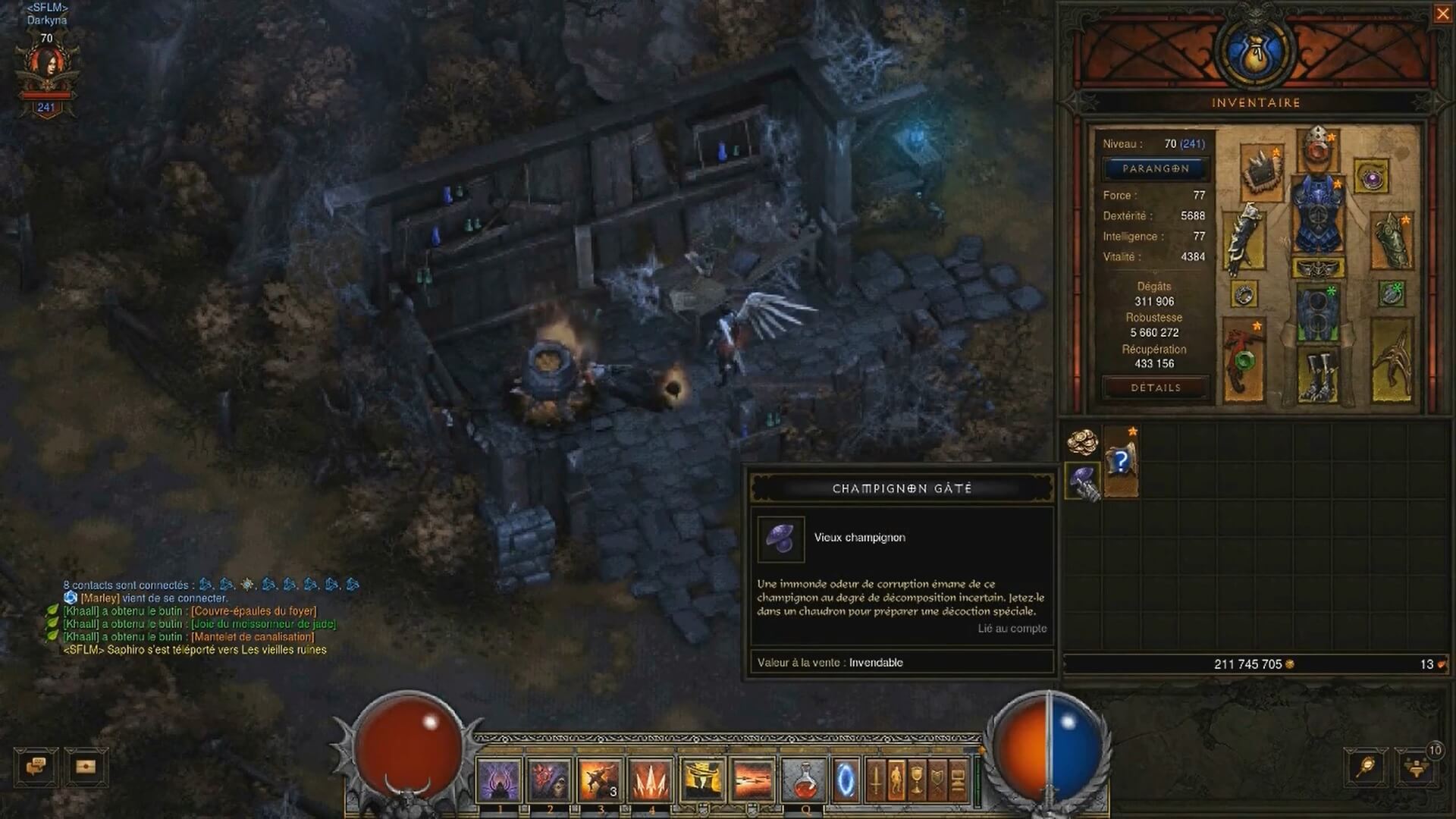The width and height of the screenshot is (1456, 819).
Task: Click the Champignon gâté mushroom in inventory
Action: click(1083, 480)
